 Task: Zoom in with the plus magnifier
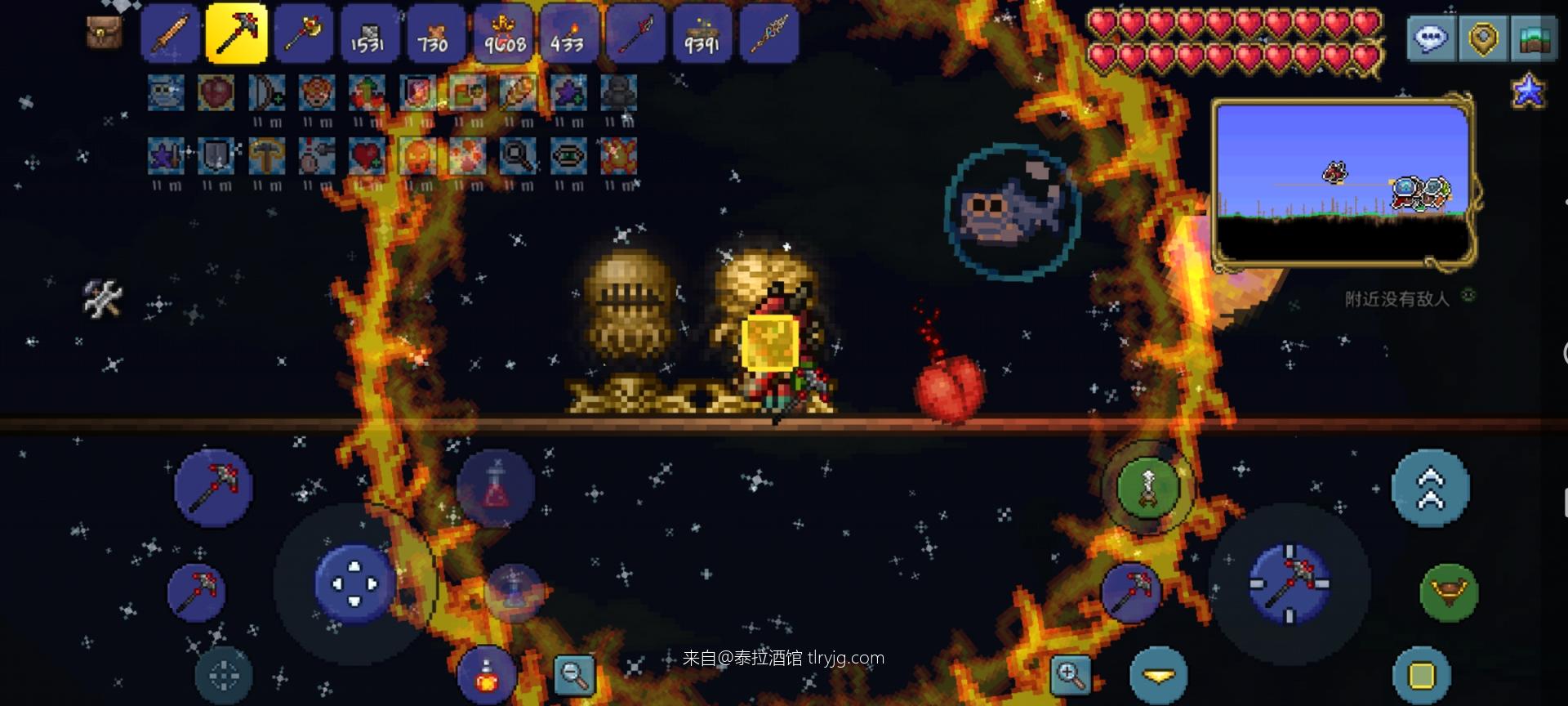point(1069,675)
